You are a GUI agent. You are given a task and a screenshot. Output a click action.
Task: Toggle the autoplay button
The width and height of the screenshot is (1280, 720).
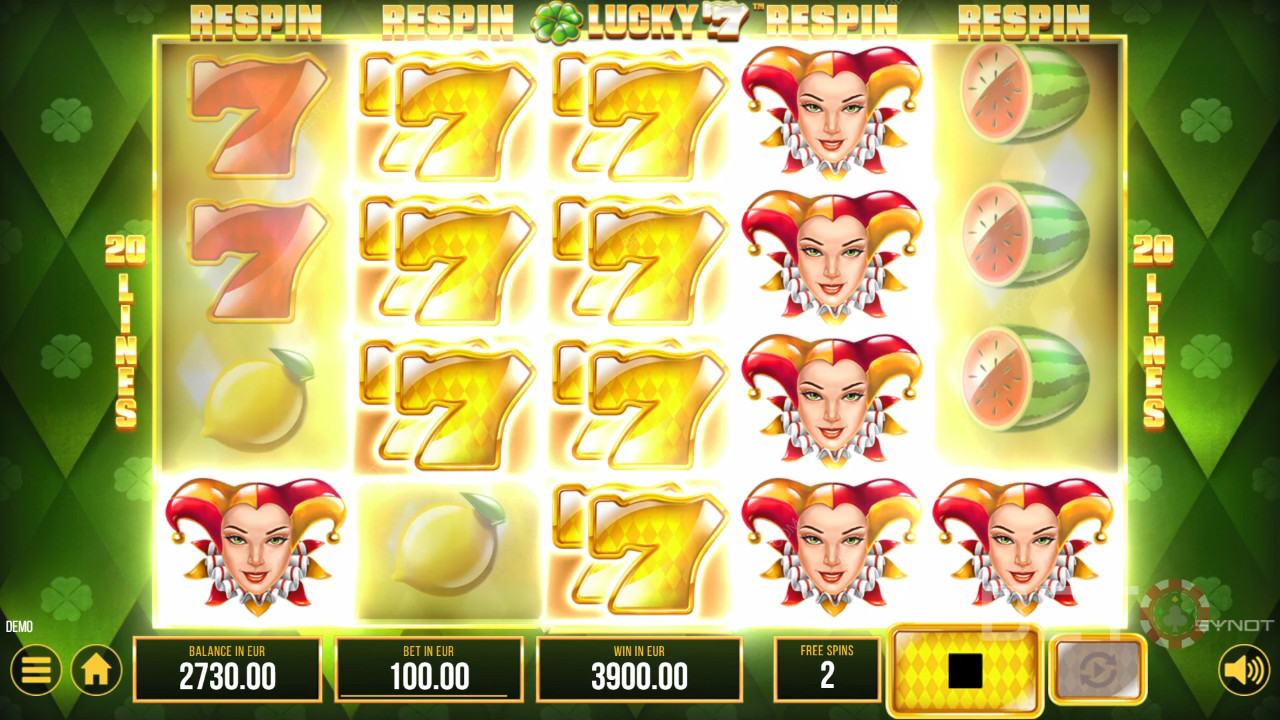tap(1097, 669)
